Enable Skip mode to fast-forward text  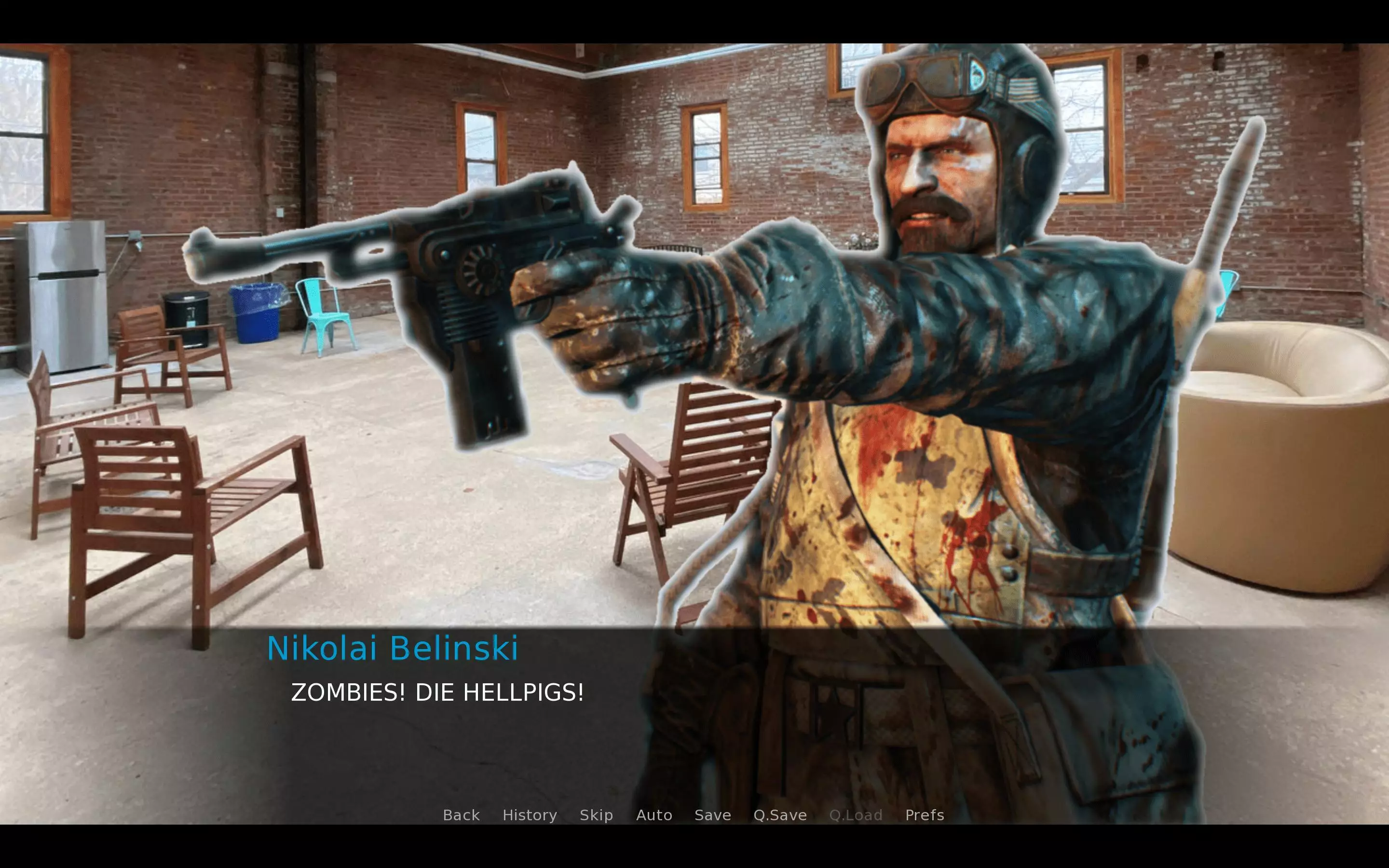[596, 814]
